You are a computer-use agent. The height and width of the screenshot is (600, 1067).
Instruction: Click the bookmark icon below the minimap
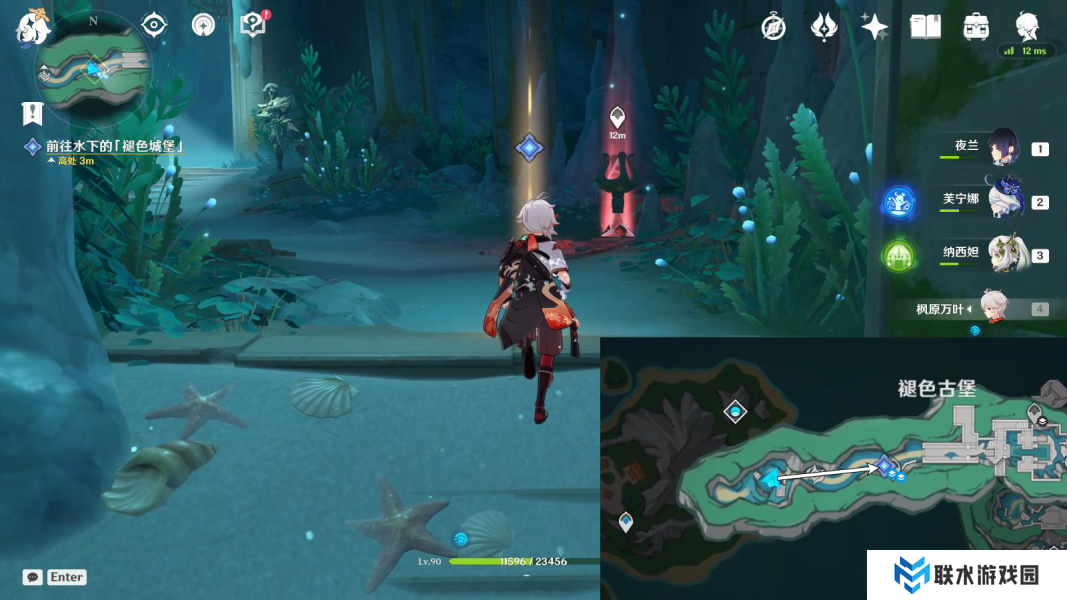(x=33, y=114)
